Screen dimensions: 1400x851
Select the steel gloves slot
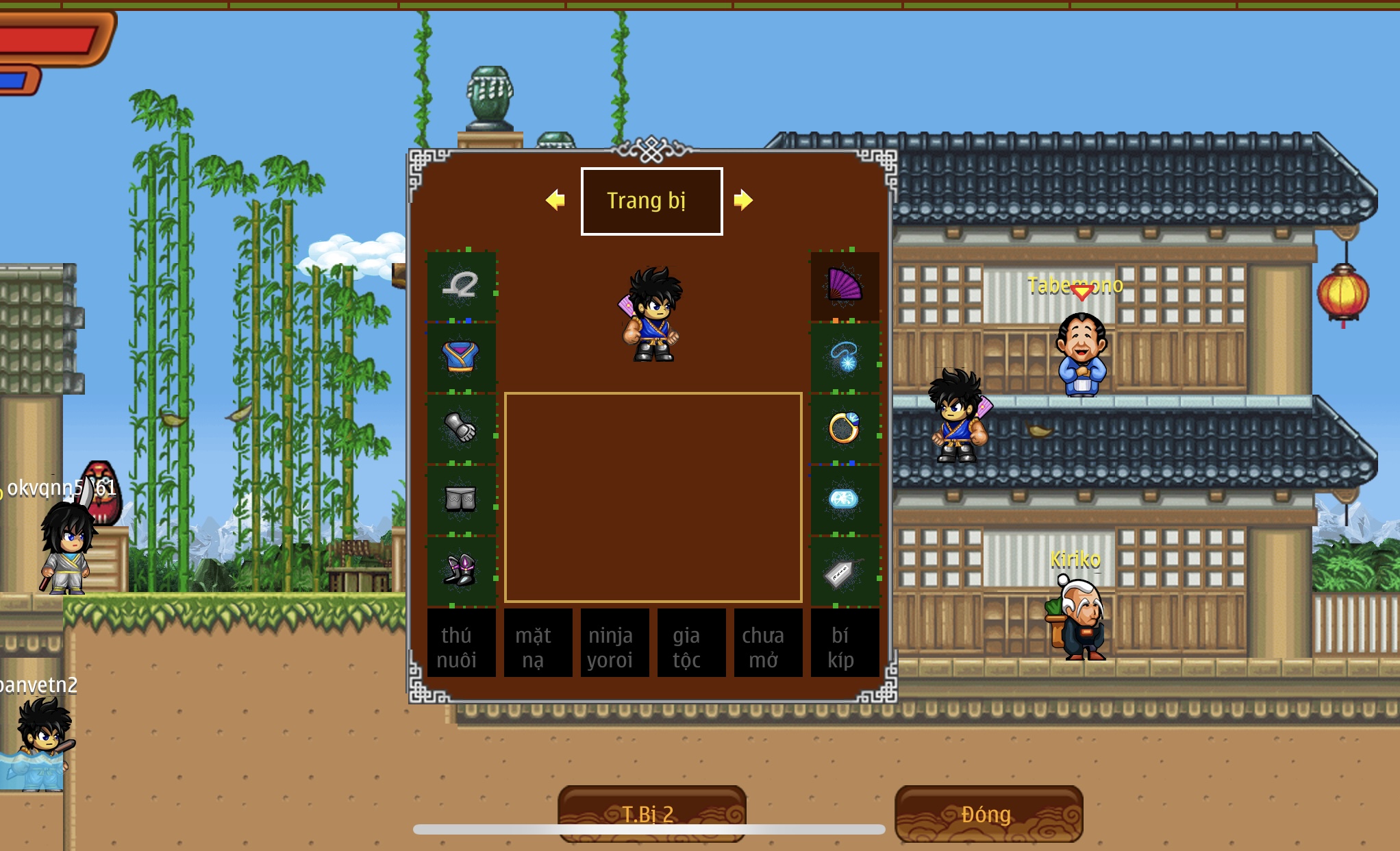click(461, 428)
